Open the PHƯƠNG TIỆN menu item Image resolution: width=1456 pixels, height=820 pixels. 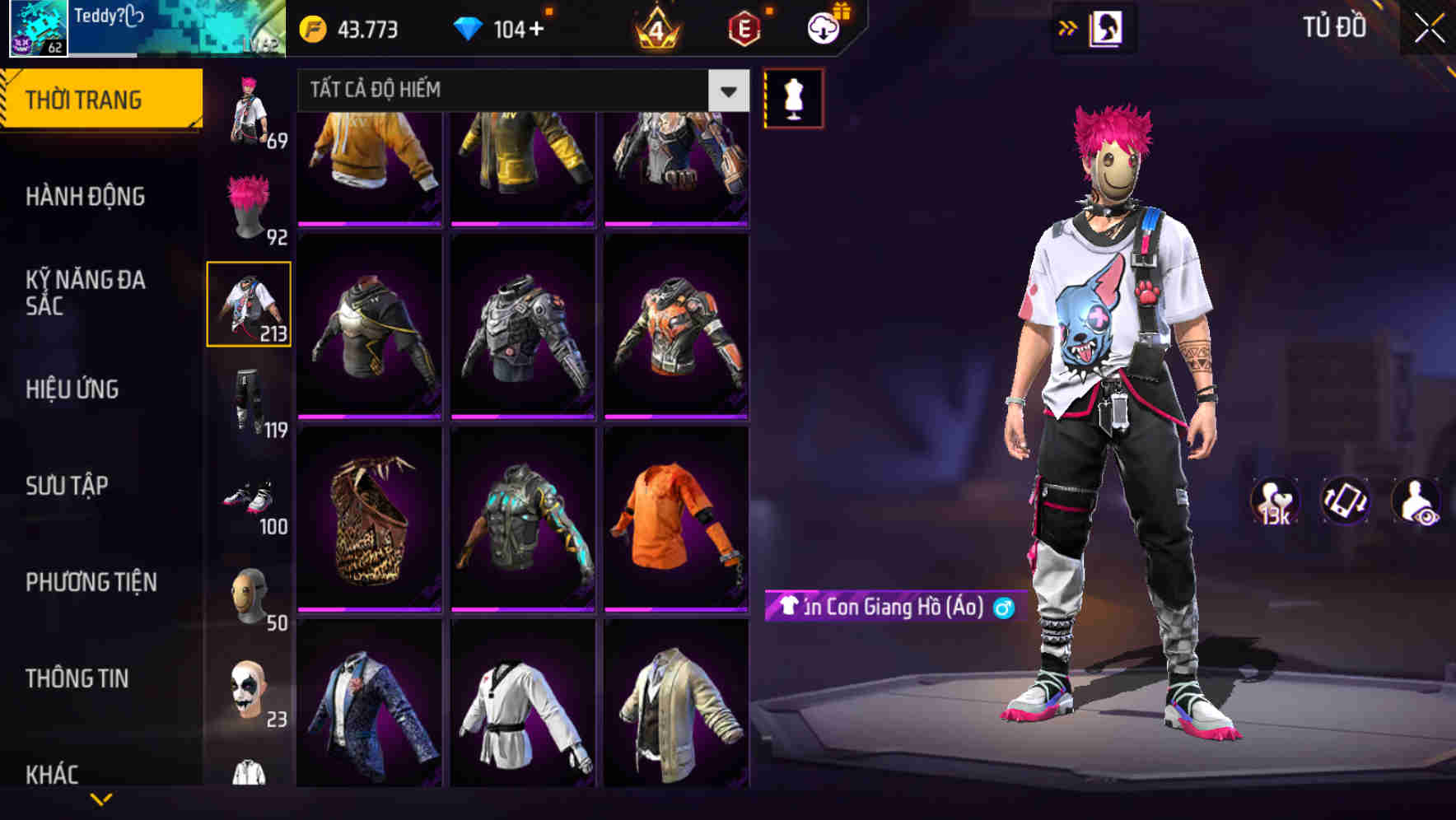tap(91, 580)
